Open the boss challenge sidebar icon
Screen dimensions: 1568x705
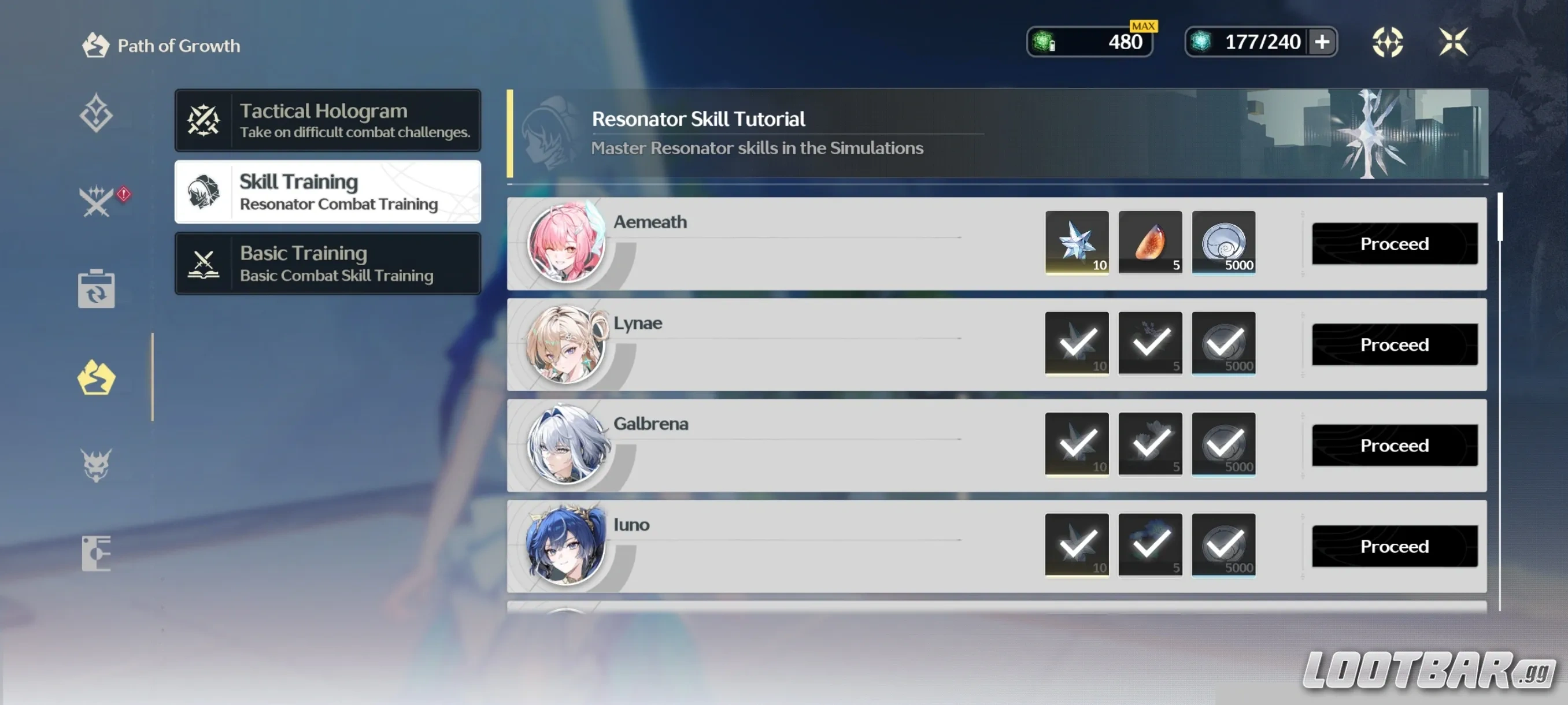coord(97,463)
